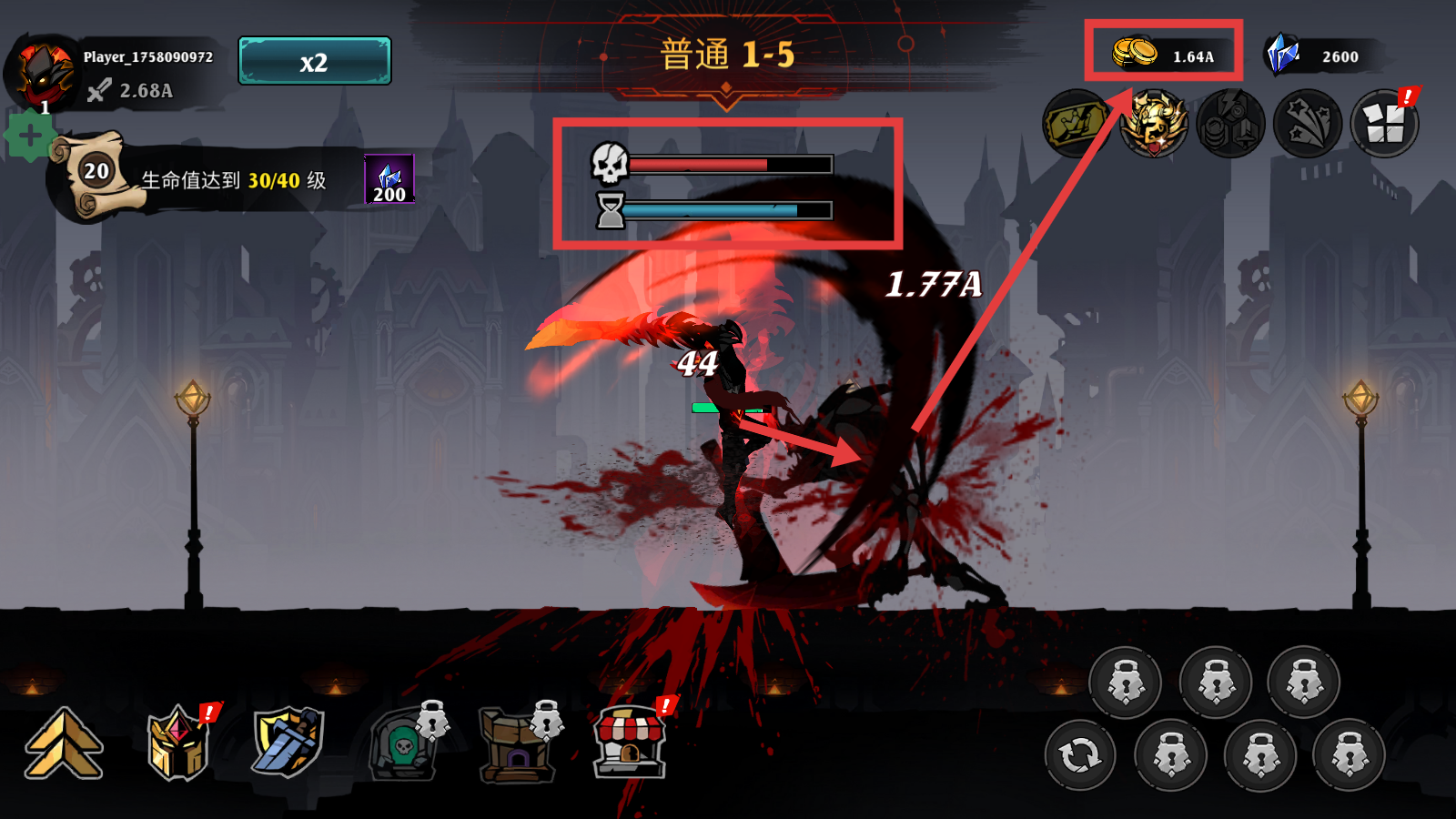Open the golden crown ticket icon
The image size is (1456, 819).
pos(1076,124)
